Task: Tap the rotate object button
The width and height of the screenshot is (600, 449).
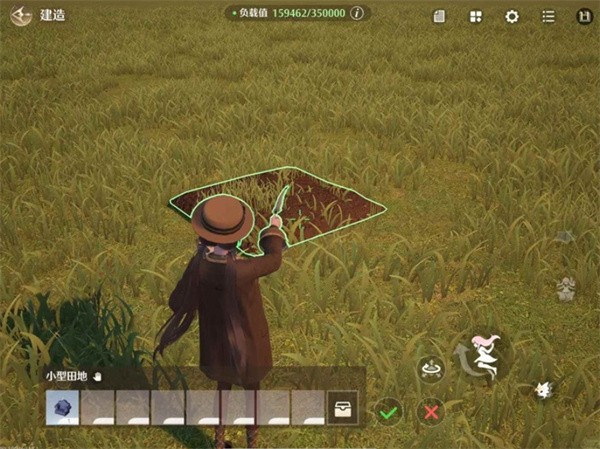Action: (x=431, y=369)
